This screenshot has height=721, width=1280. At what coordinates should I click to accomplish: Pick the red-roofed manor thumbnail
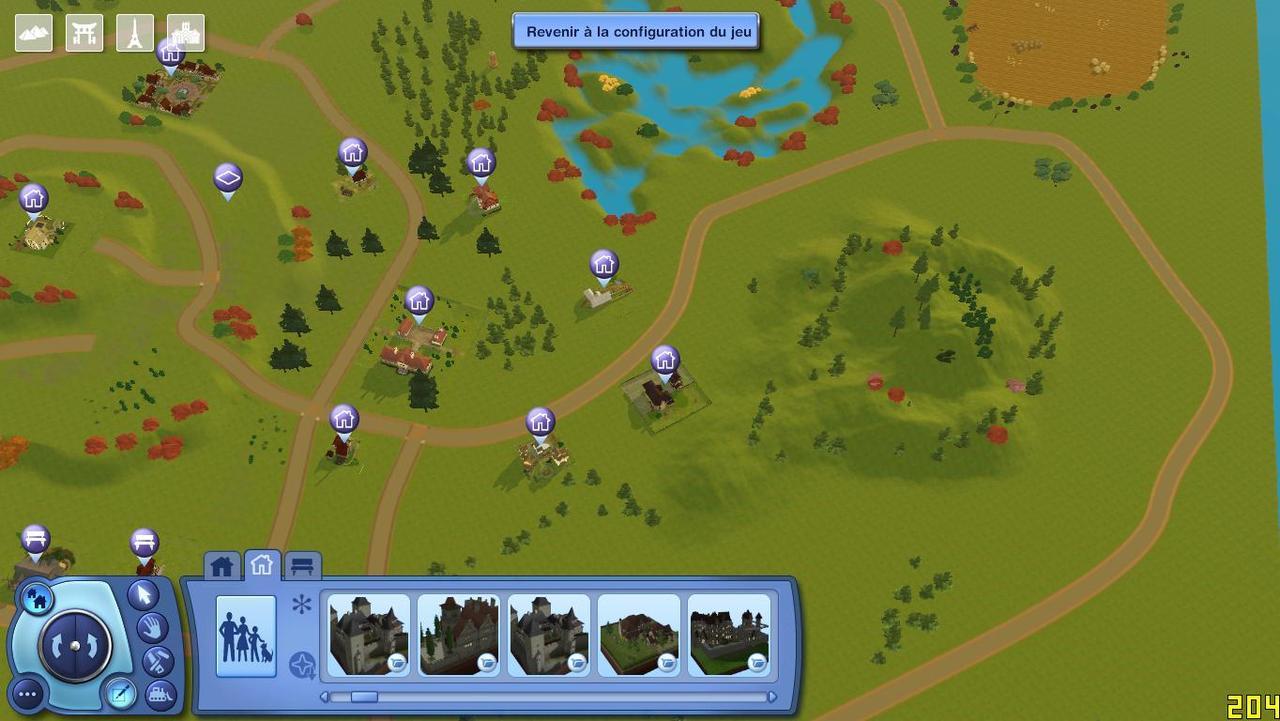[x=458, y=635]
